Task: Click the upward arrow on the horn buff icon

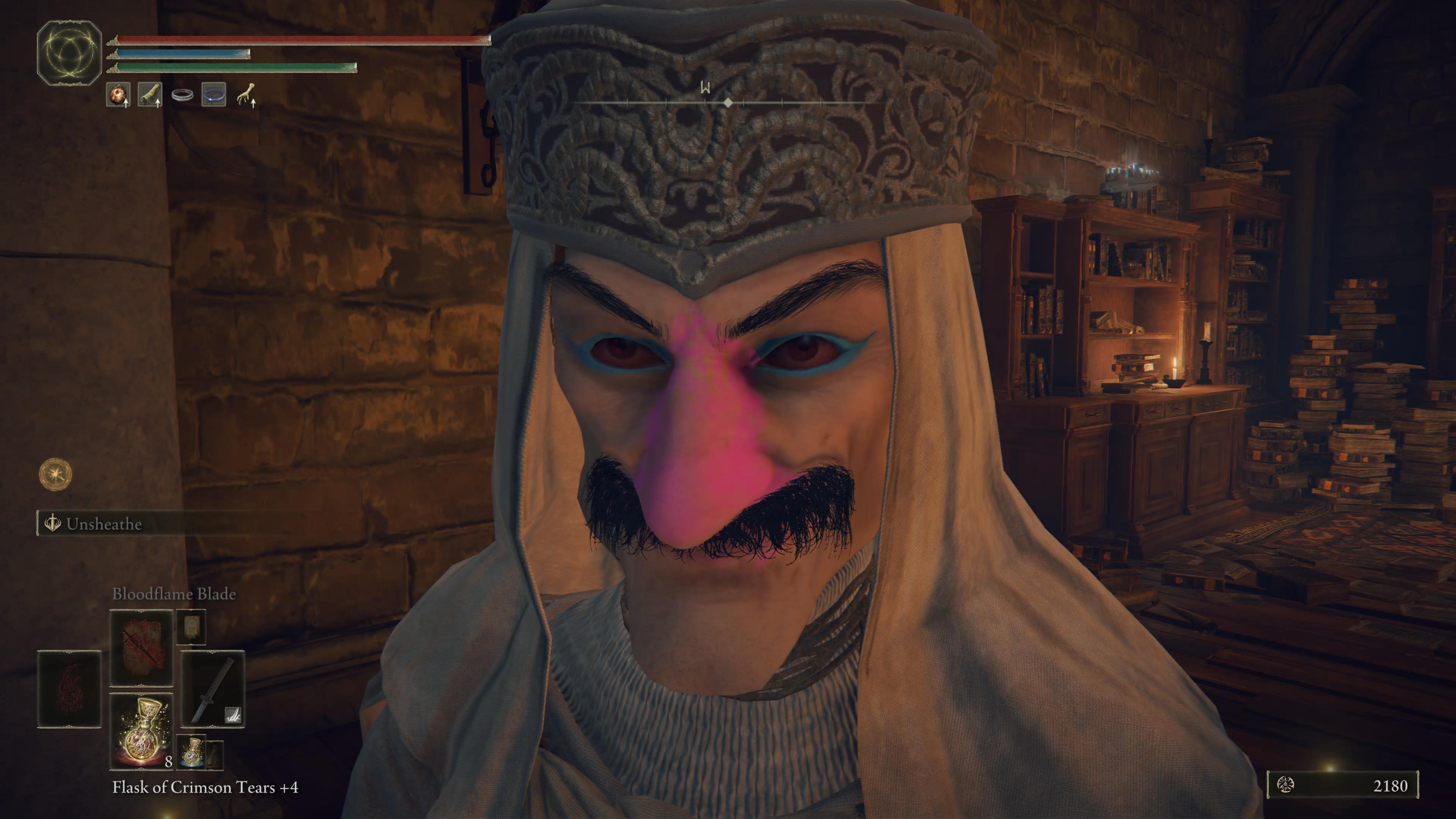Action: pyautogui.click(x=158, y=105)
